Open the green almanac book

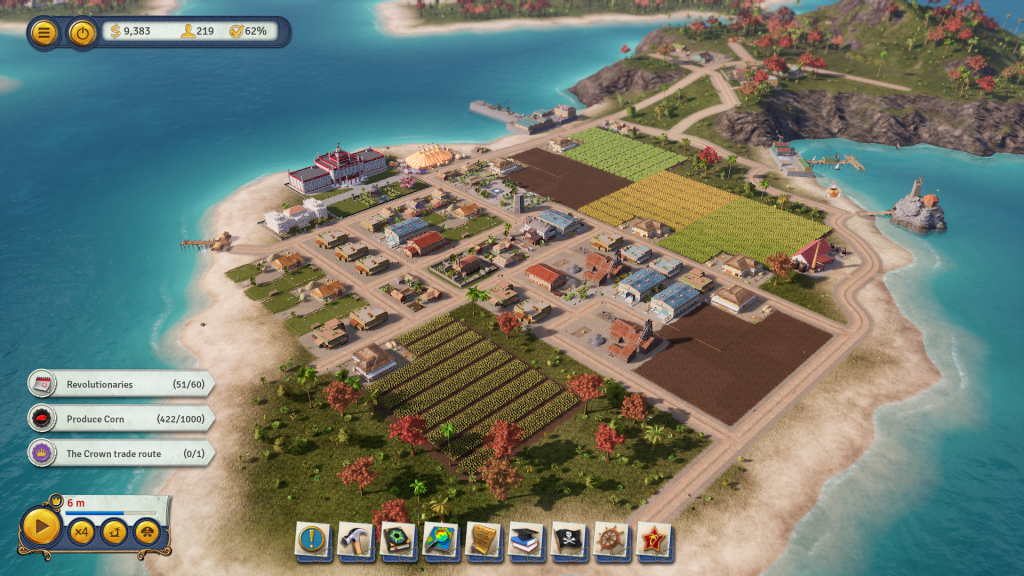[x=398, y=540]
